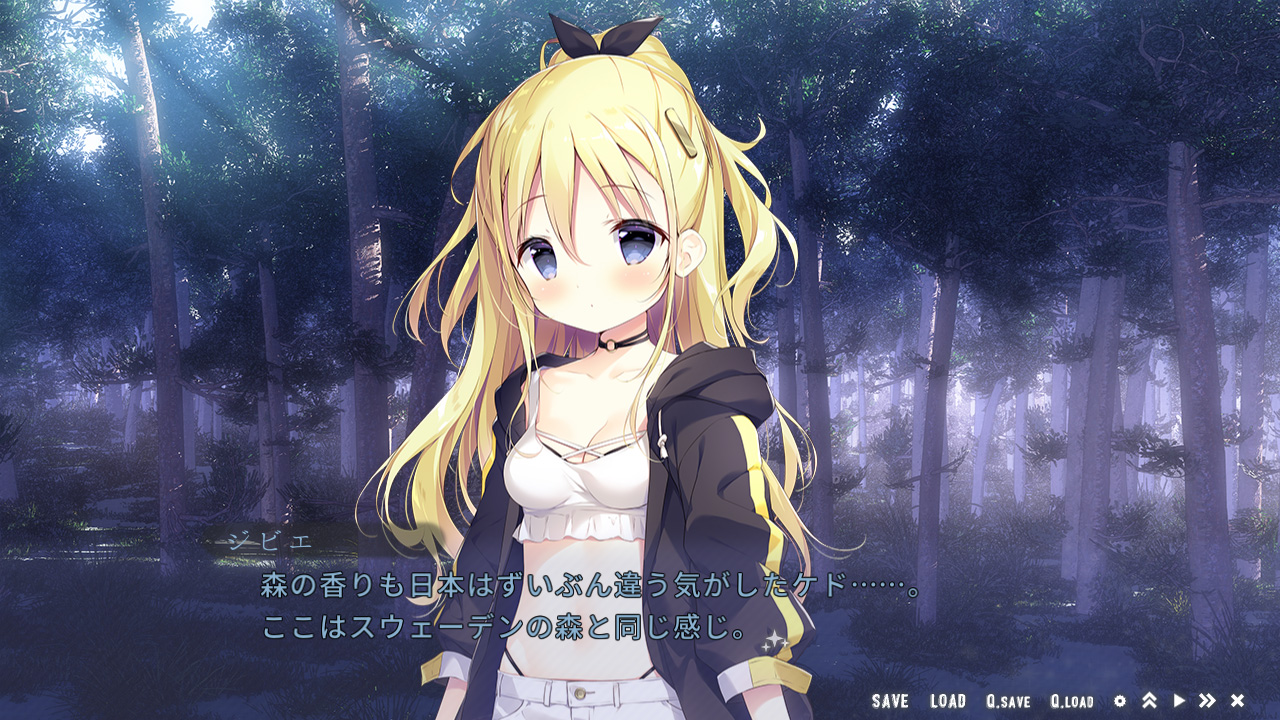
Task: Quick load with Q.LOAD
Action: (1072, 701)
